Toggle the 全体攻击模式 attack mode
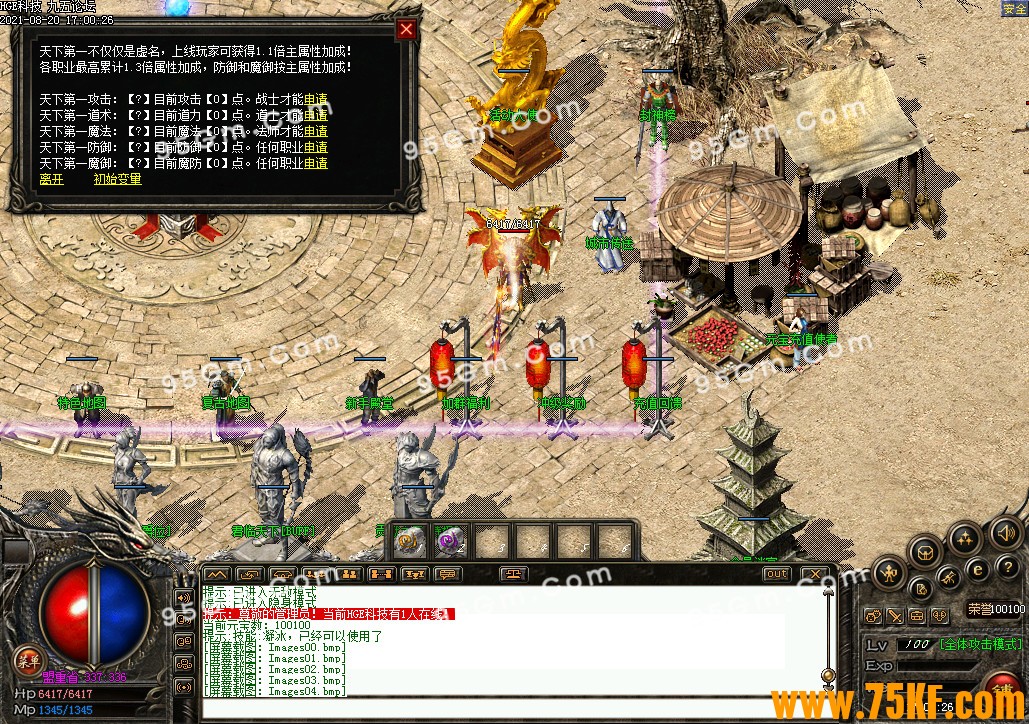The height and width of the screenshot is (724, 1029). (982, 645)
